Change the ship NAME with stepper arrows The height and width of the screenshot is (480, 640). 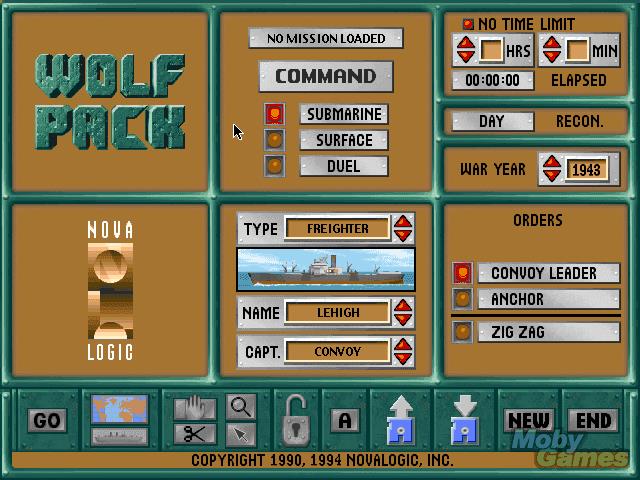click(x=403, y=313)
